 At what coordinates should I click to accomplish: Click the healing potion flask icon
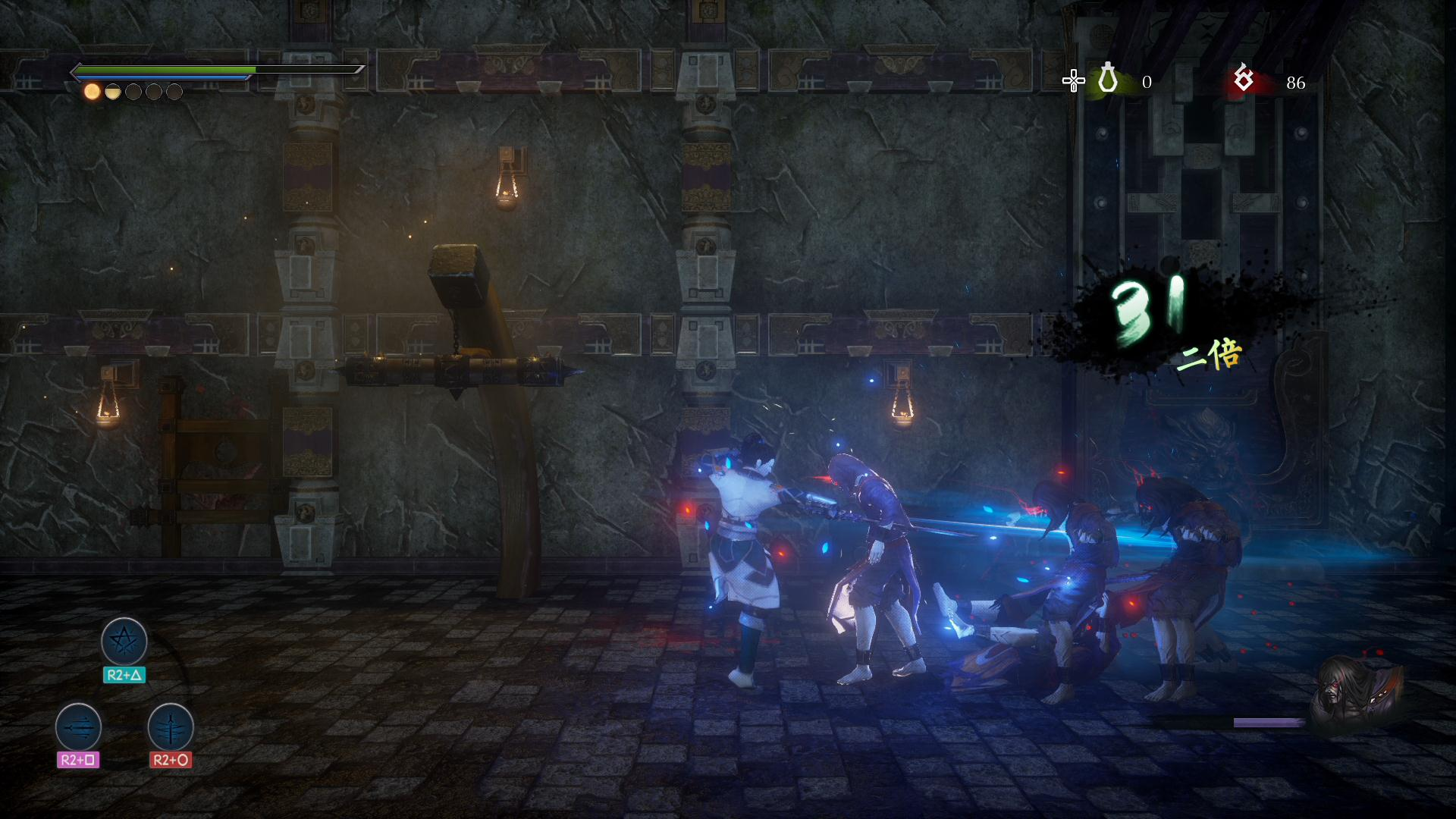tap(1108, 79)
